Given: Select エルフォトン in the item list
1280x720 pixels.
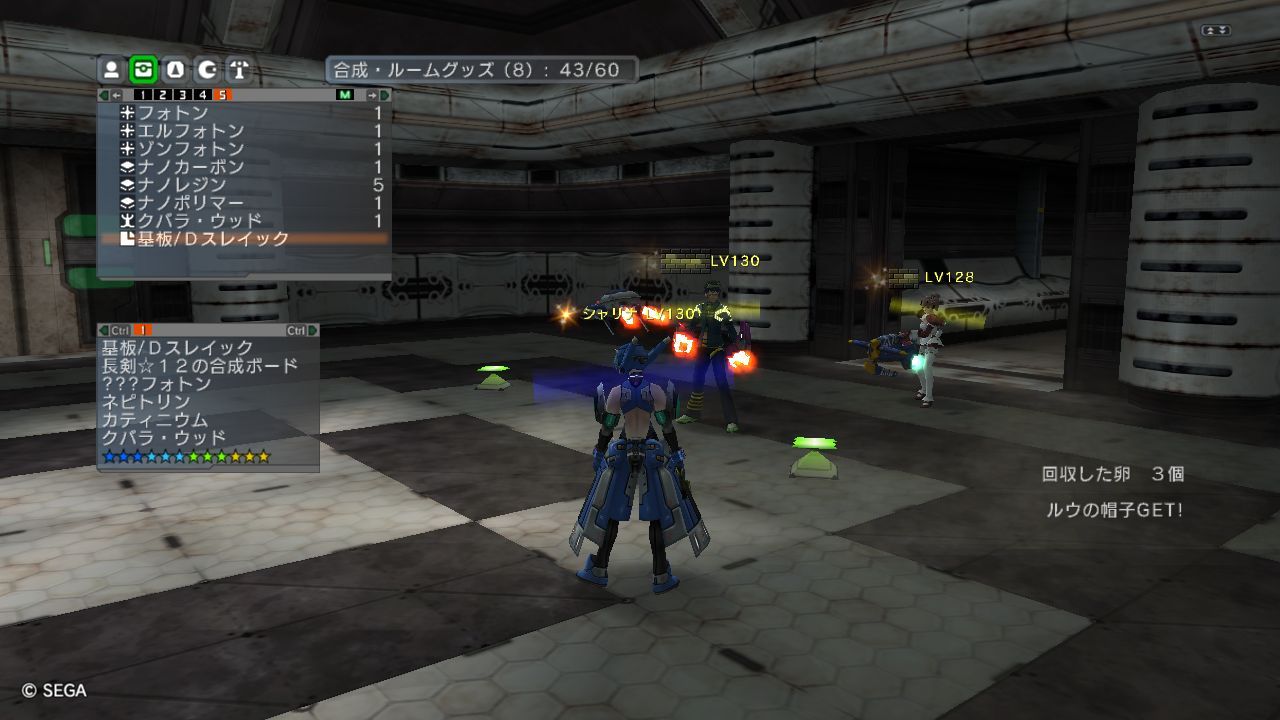Looking at the screenshot, I should coord(190,131).
